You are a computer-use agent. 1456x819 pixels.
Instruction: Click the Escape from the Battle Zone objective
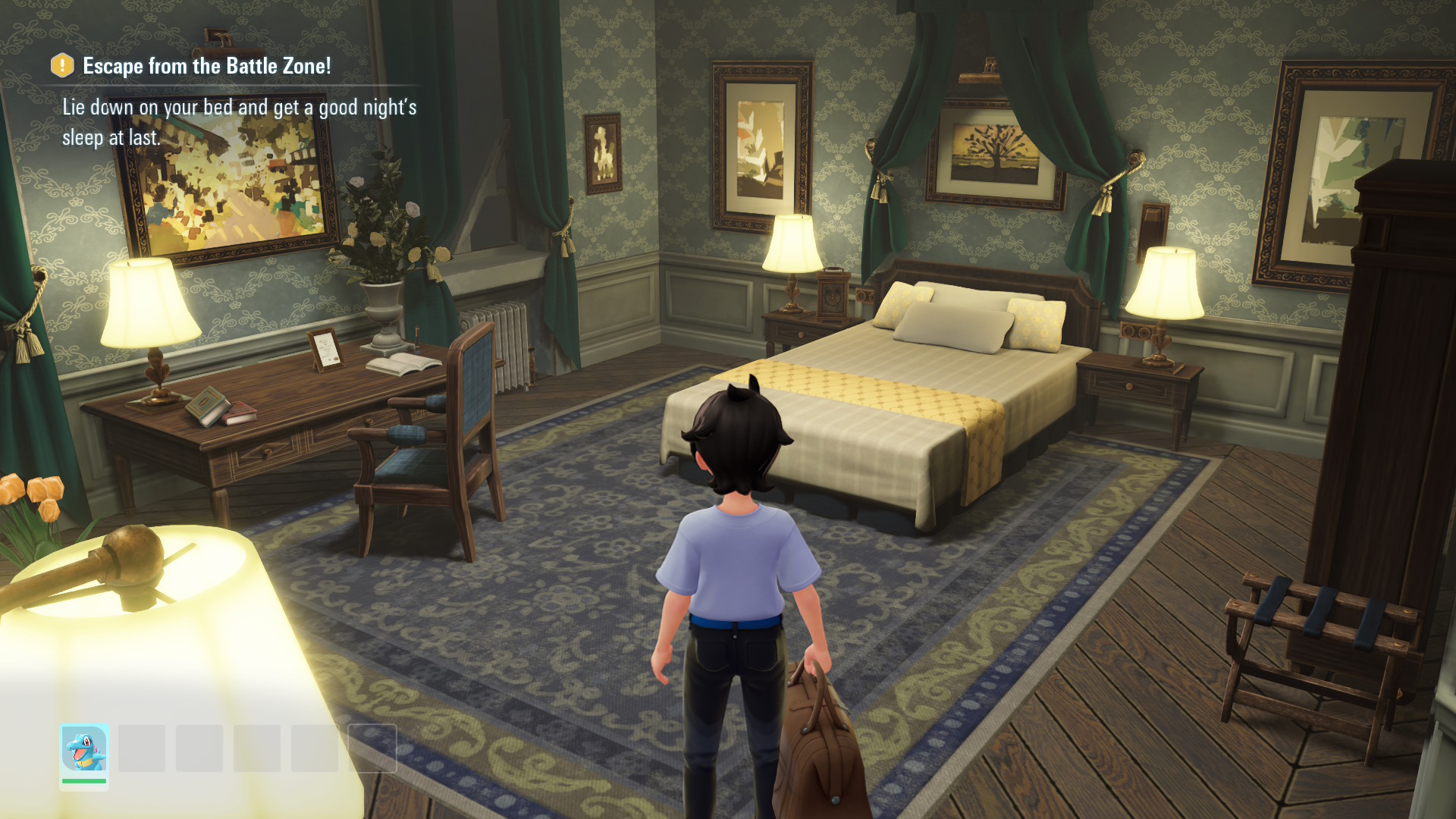click(x=206, y=67)
